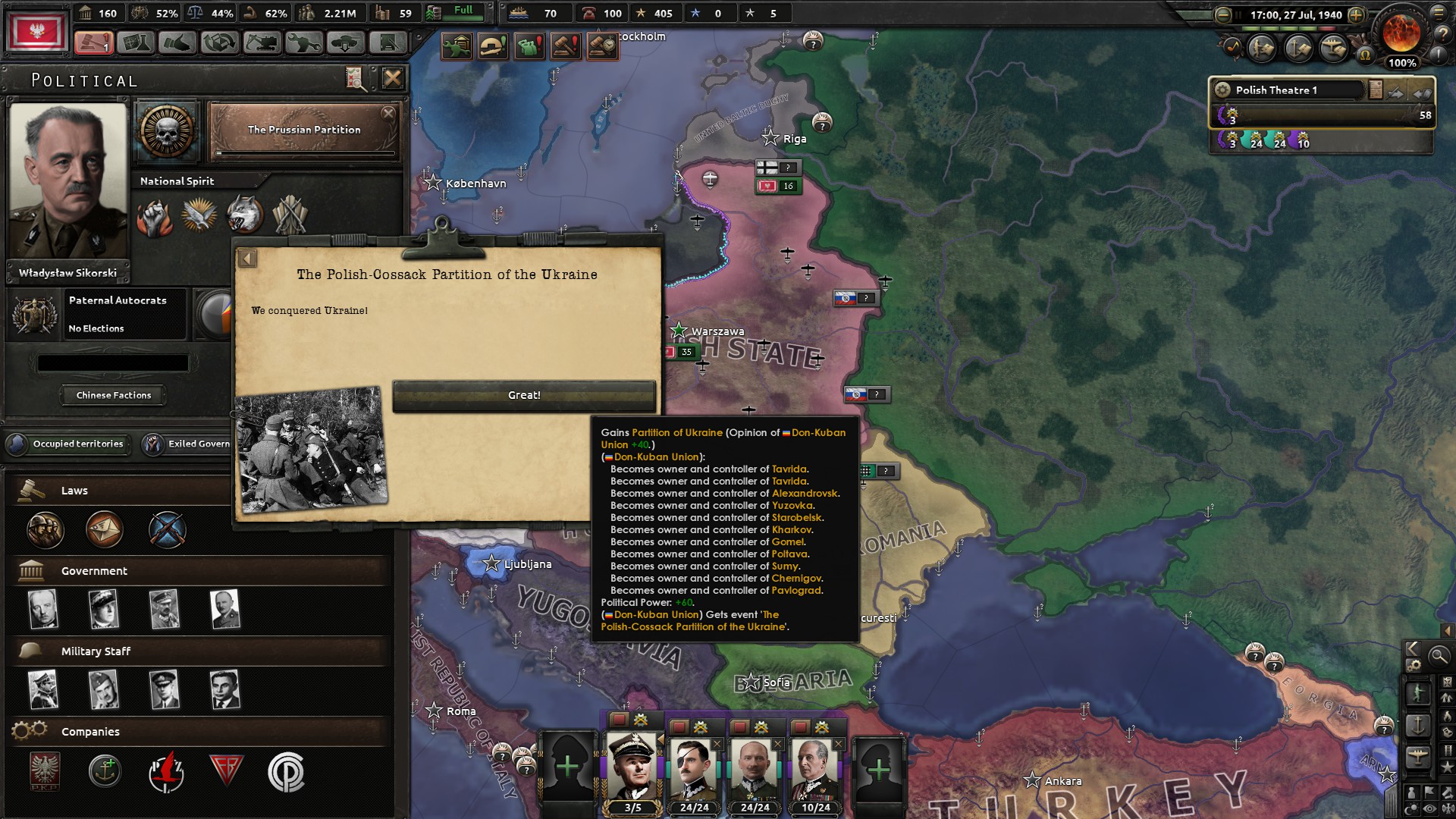The height and width of the screenshot is (819, 1456).
Task: Open the Research tab with the flask icon
Action: pos(138,42)
